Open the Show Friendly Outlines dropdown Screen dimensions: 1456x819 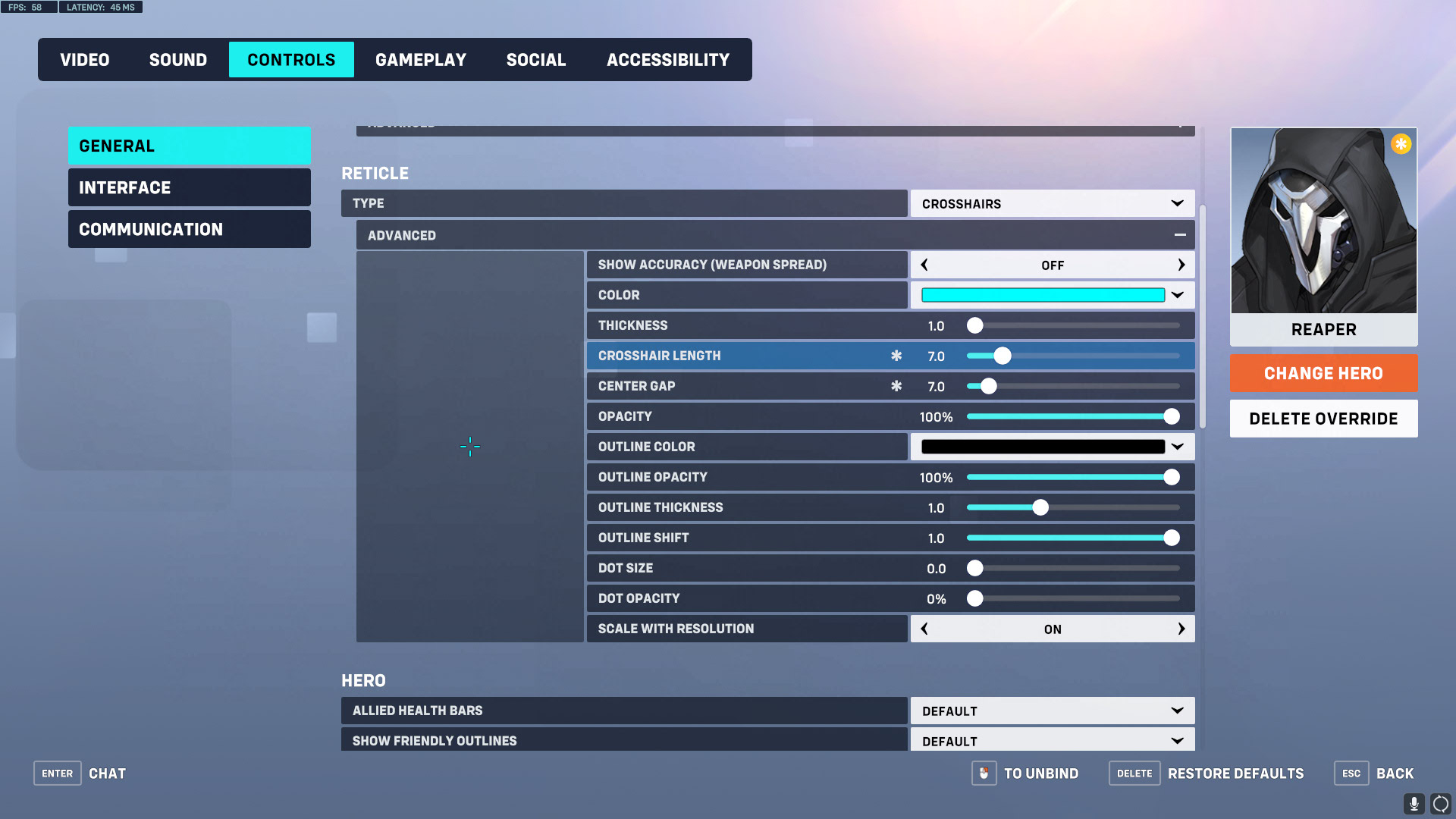1052,739
